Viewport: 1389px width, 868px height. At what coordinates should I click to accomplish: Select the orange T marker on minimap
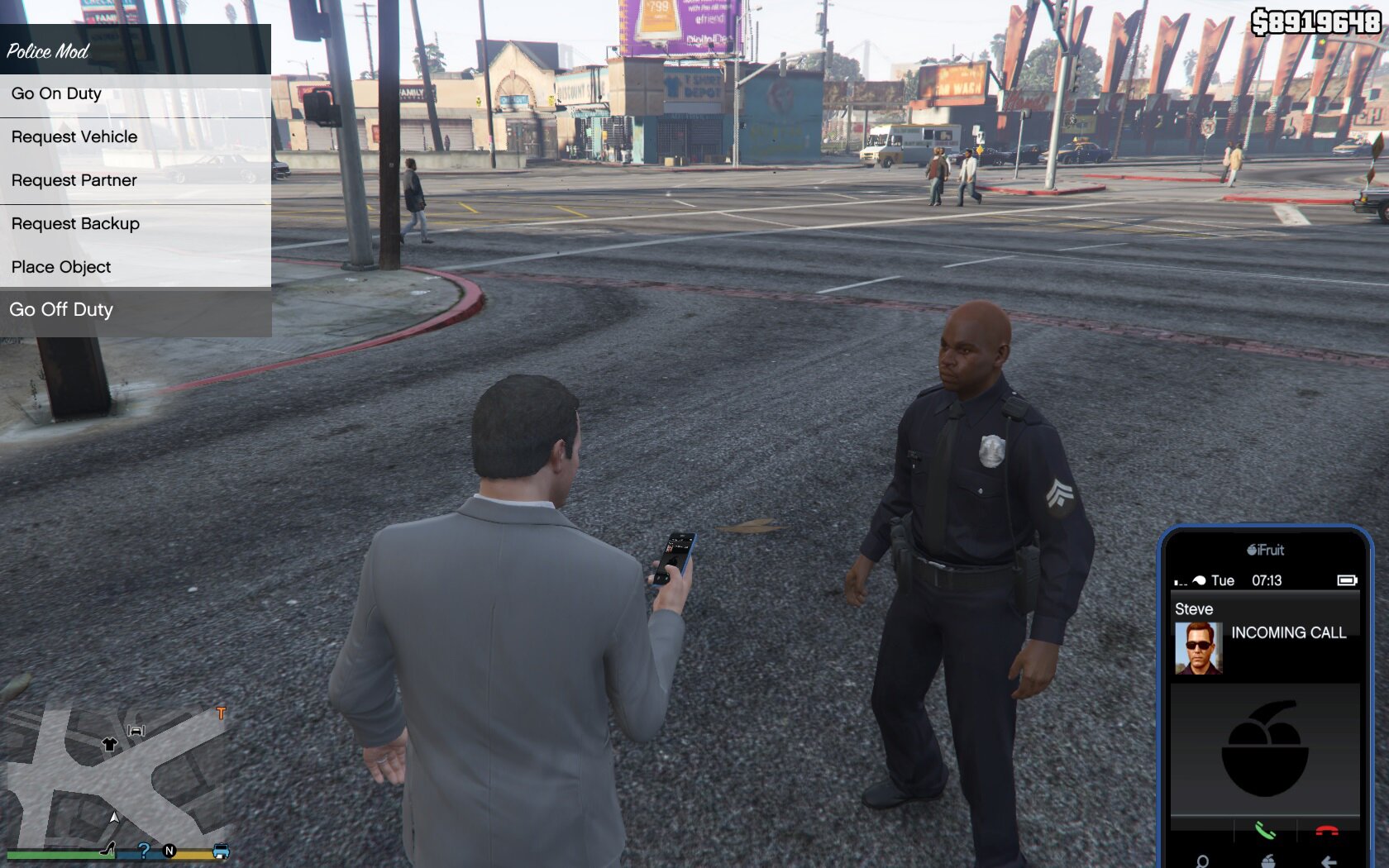point(221,713)
